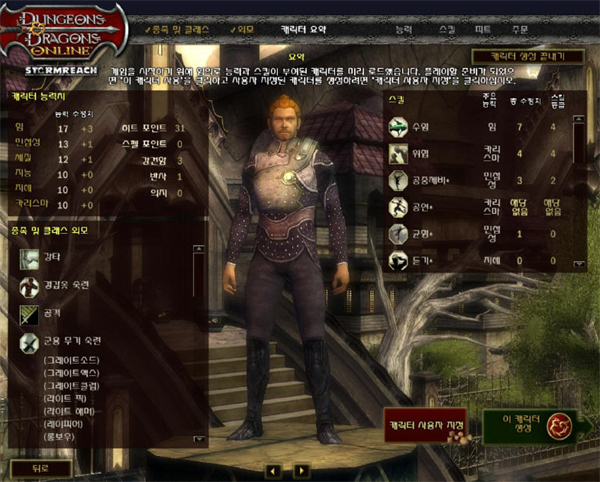Rotate character with the left arrow button
The height and width of the screenshot is (482, 600).
click(x=273, y=469)
